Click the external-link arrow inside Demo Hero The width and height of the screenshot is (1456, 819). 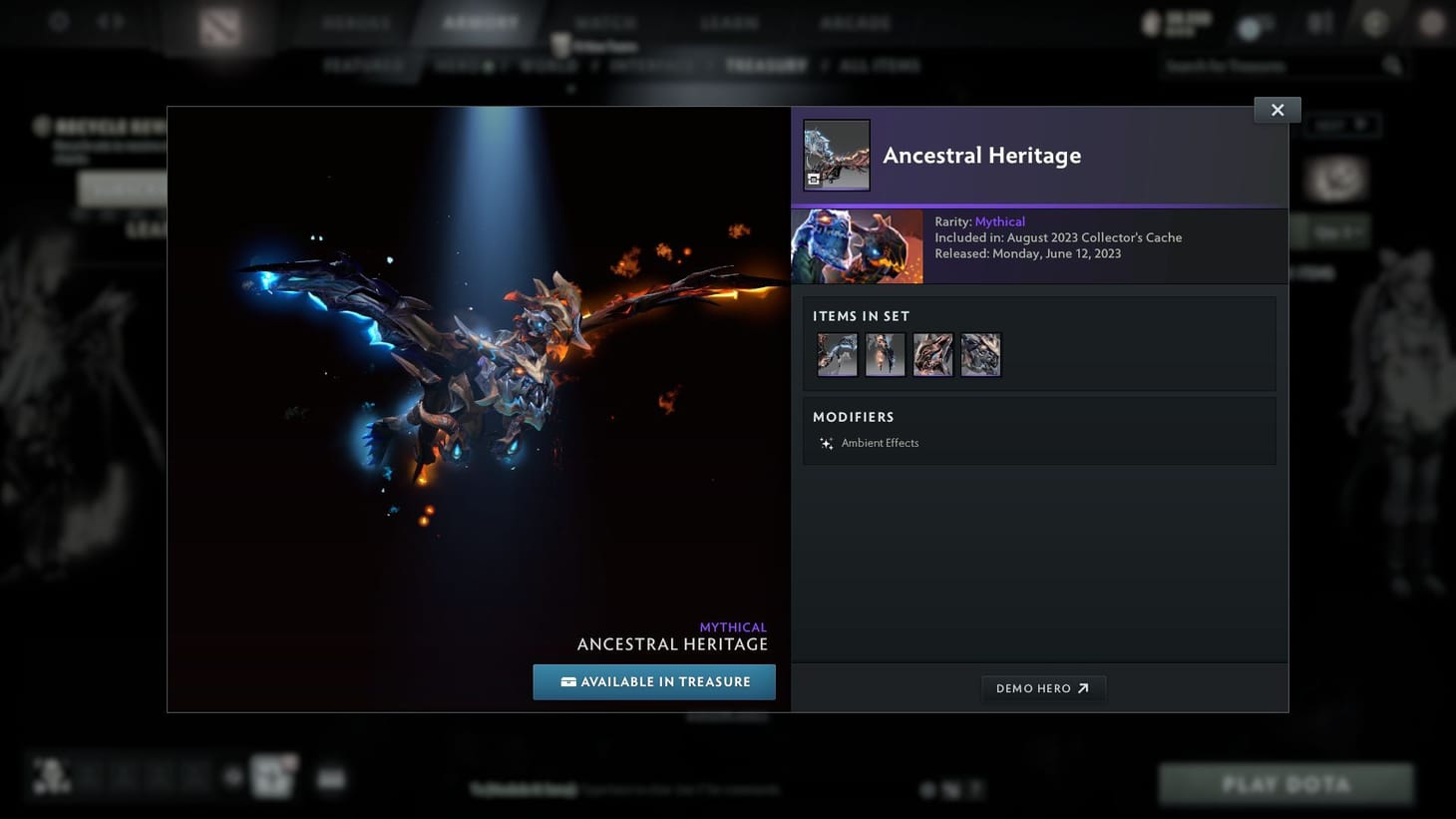[x=1083, y=687]
